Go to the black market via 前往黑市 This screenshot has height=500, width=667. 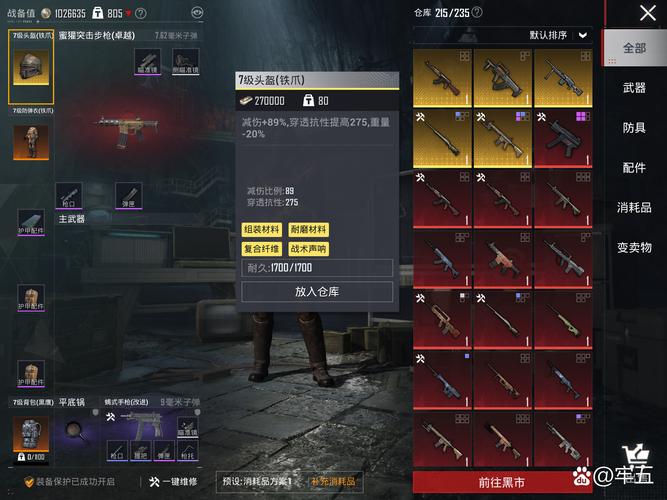click(x=505, y=482)
